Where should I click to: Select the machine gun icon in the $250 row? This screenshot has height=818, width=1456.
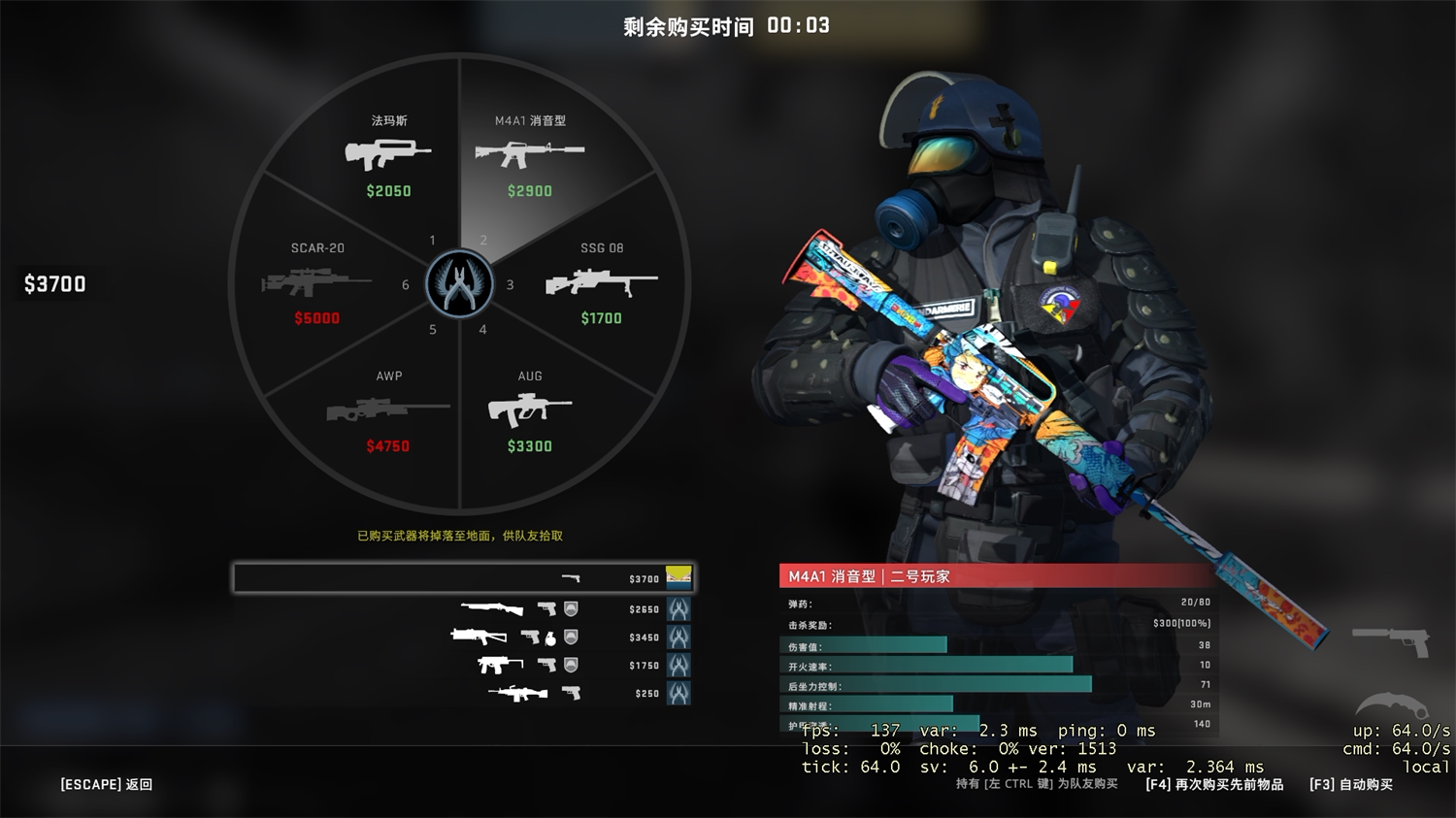click(x=519, y=693)
